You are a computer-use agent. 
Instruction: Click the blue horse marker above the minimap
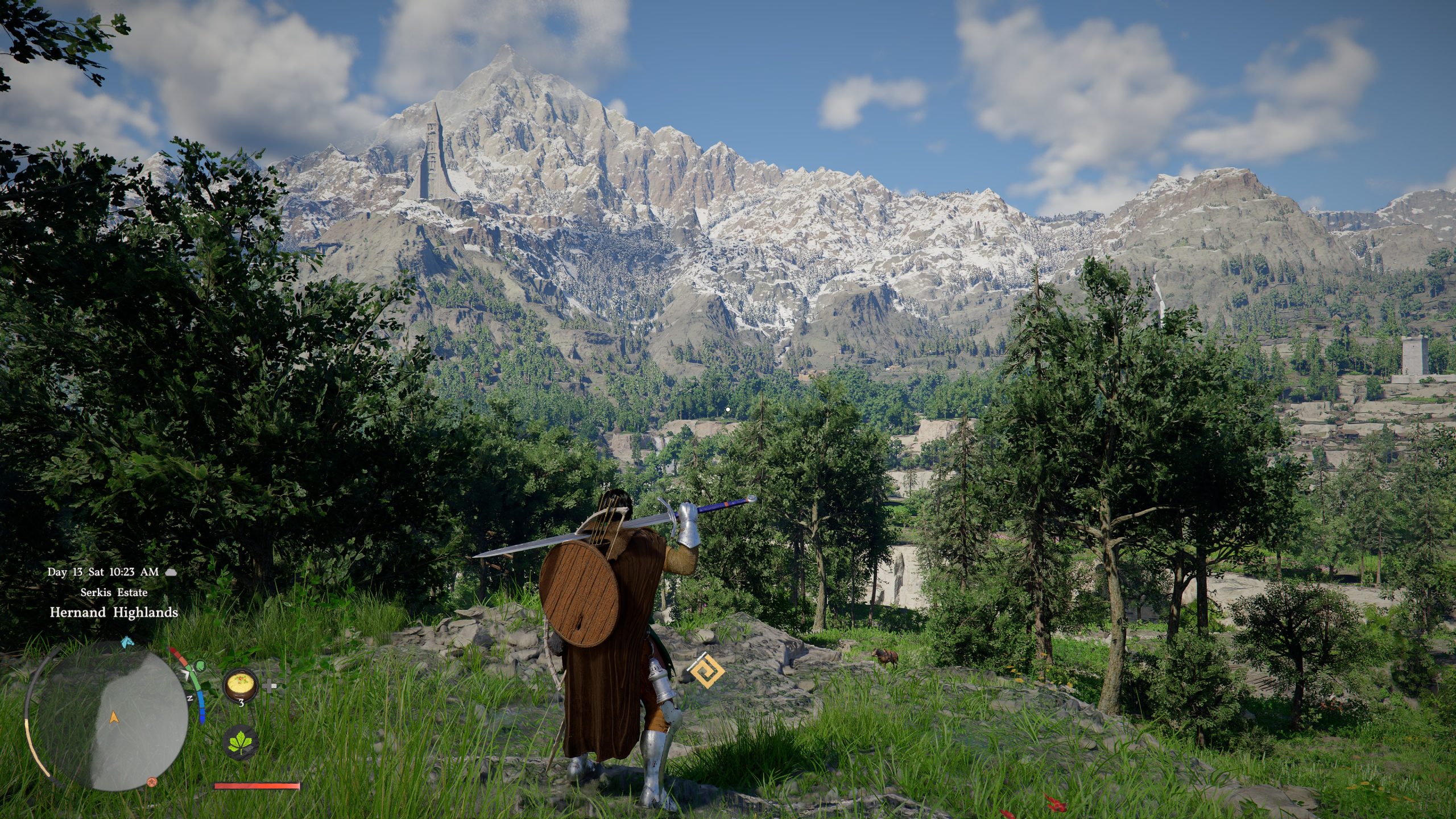tap(126, 643)
